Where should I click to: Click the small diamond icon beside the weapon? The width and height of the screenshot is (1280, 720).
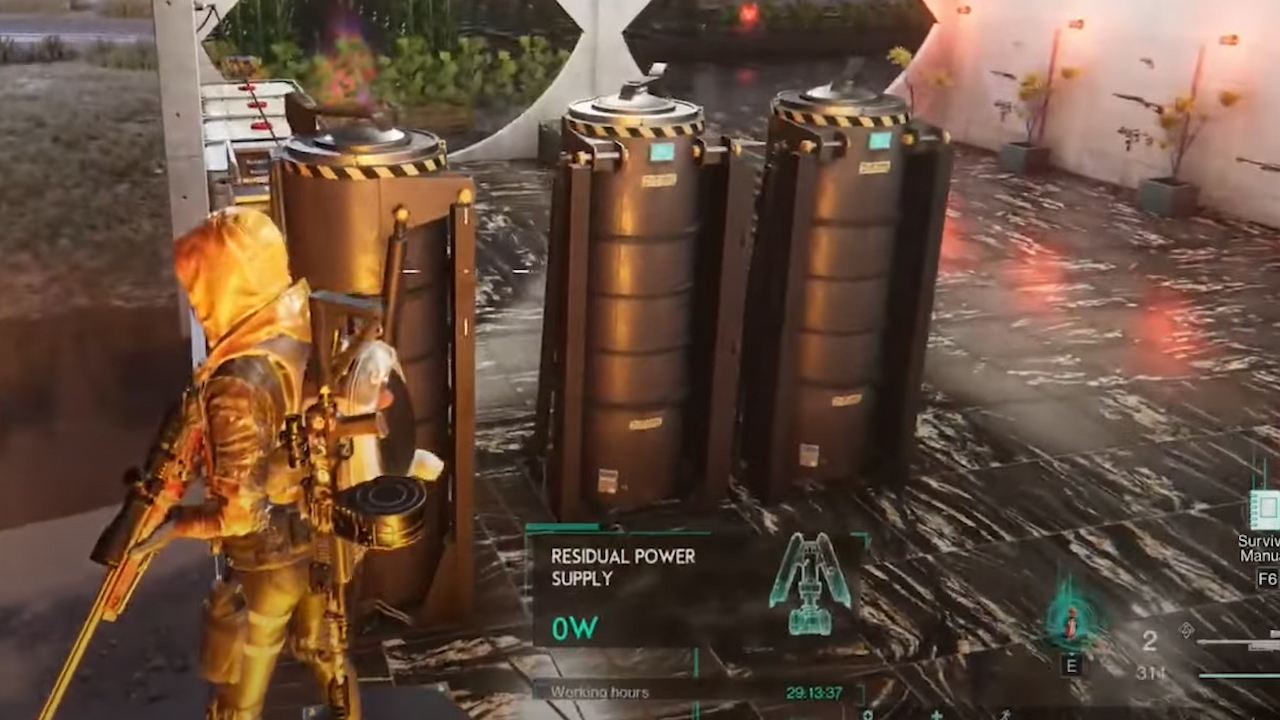tap(1187, 632)
